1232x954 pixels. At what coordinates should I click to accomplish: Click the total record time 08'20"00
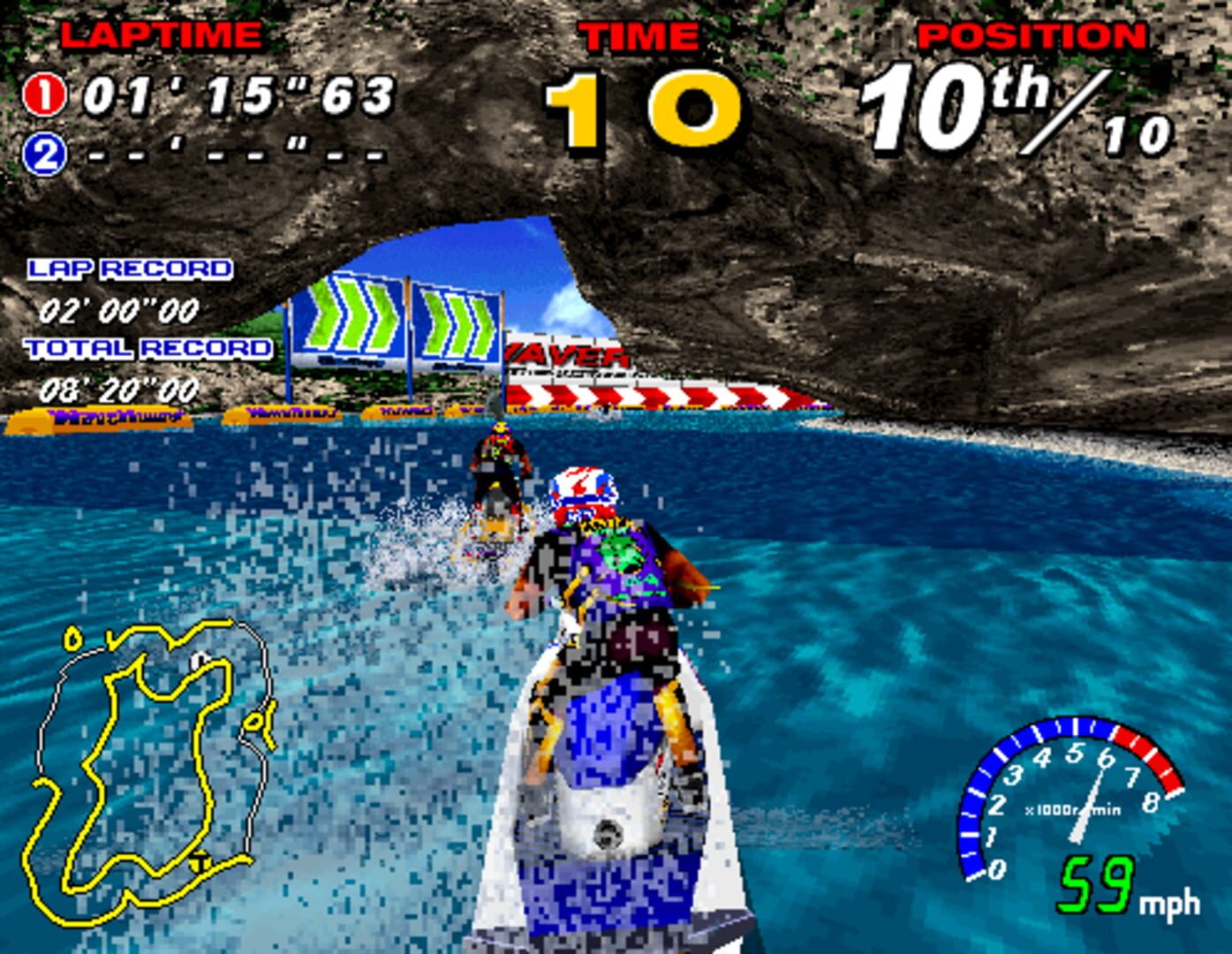click(119, 386)
